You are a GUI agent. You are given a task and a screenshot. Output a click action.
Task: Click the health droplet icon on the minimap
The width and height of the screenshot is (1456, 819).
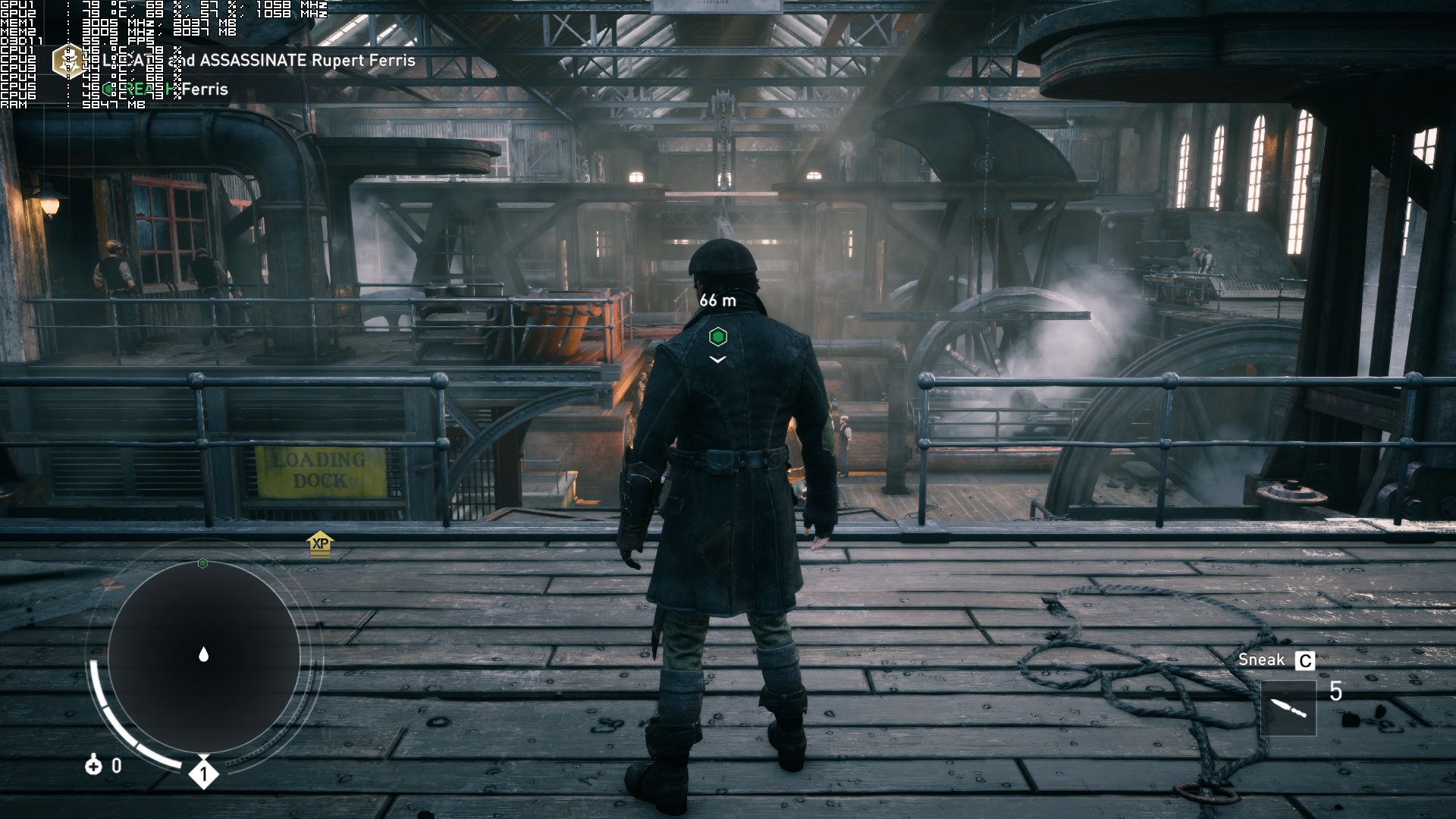pyautogui.click(x=202, y=652)
